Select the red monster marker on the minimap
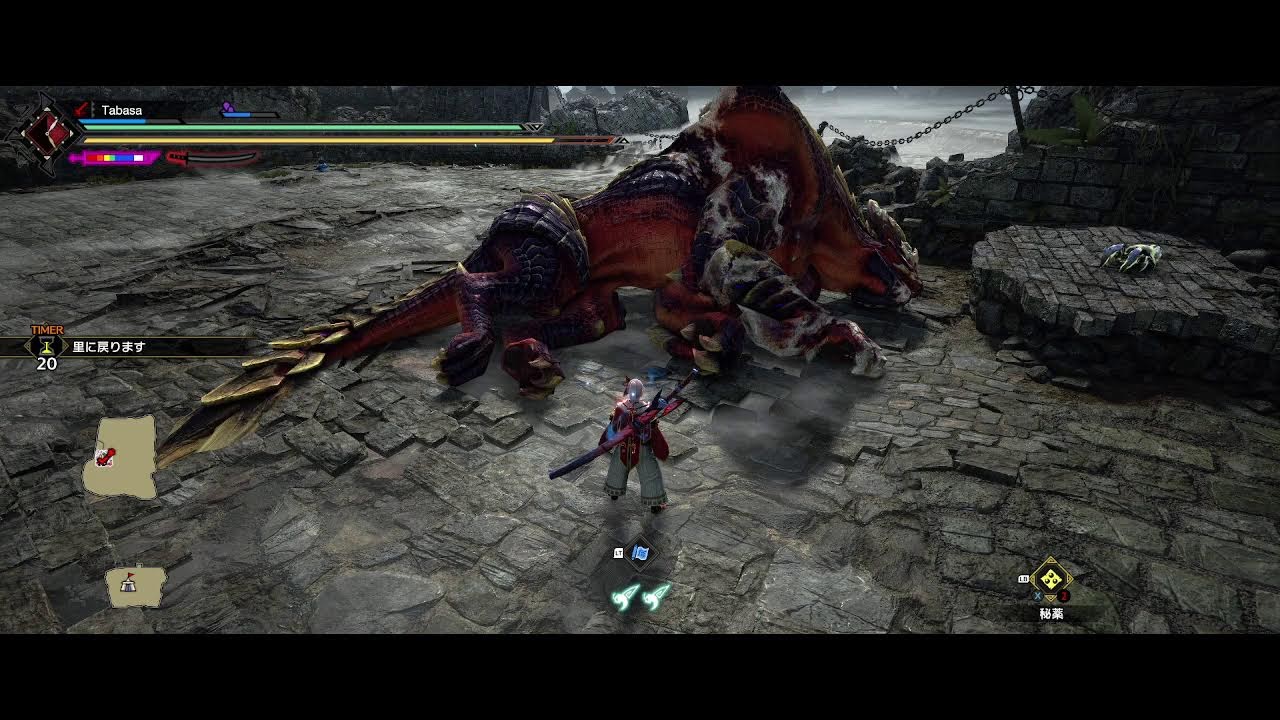This screenshot has width=1280, height=720. click(104, 458)
